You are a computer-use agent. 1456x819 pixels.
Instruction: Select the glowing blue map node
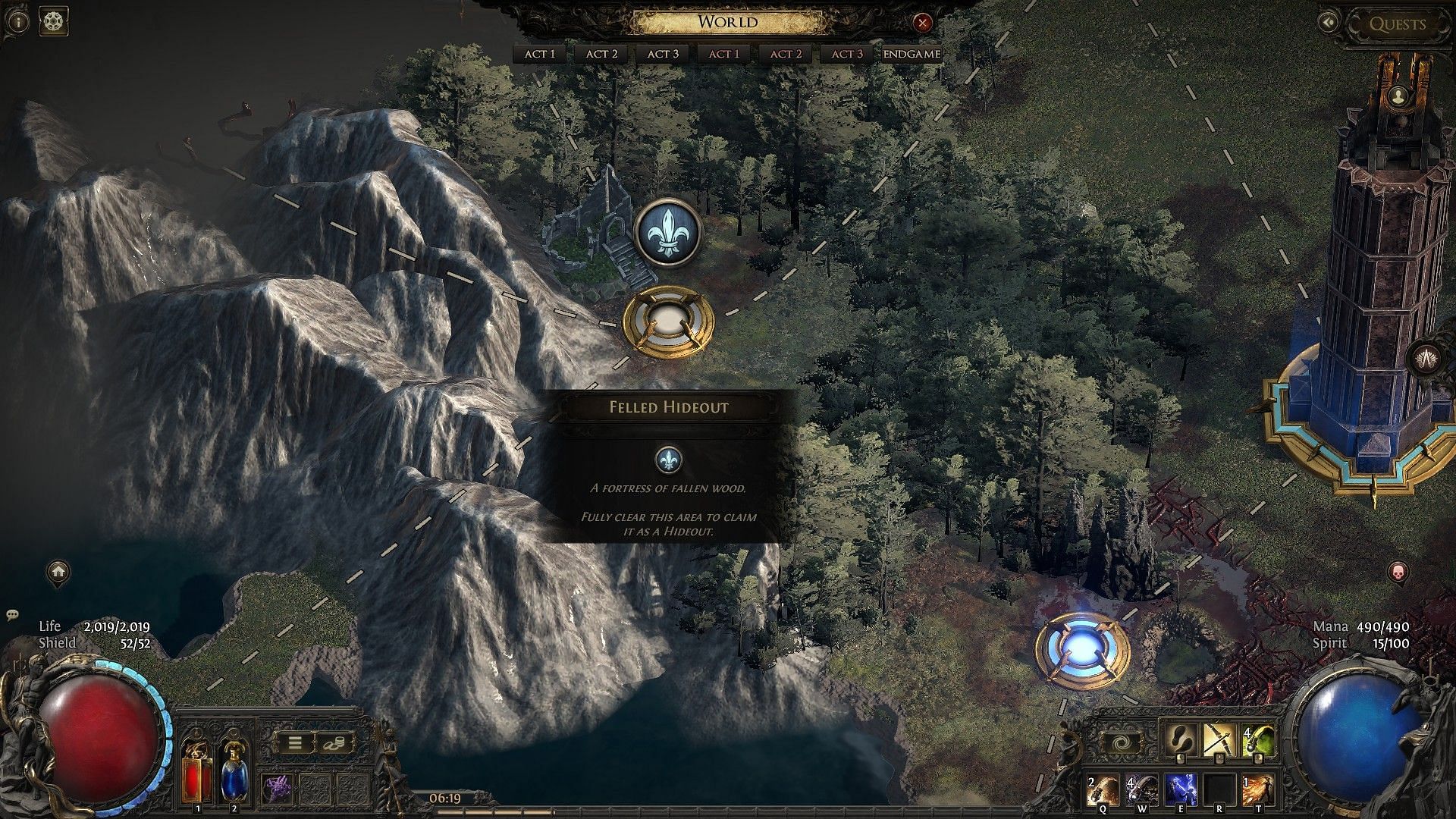click(1082, 651)
